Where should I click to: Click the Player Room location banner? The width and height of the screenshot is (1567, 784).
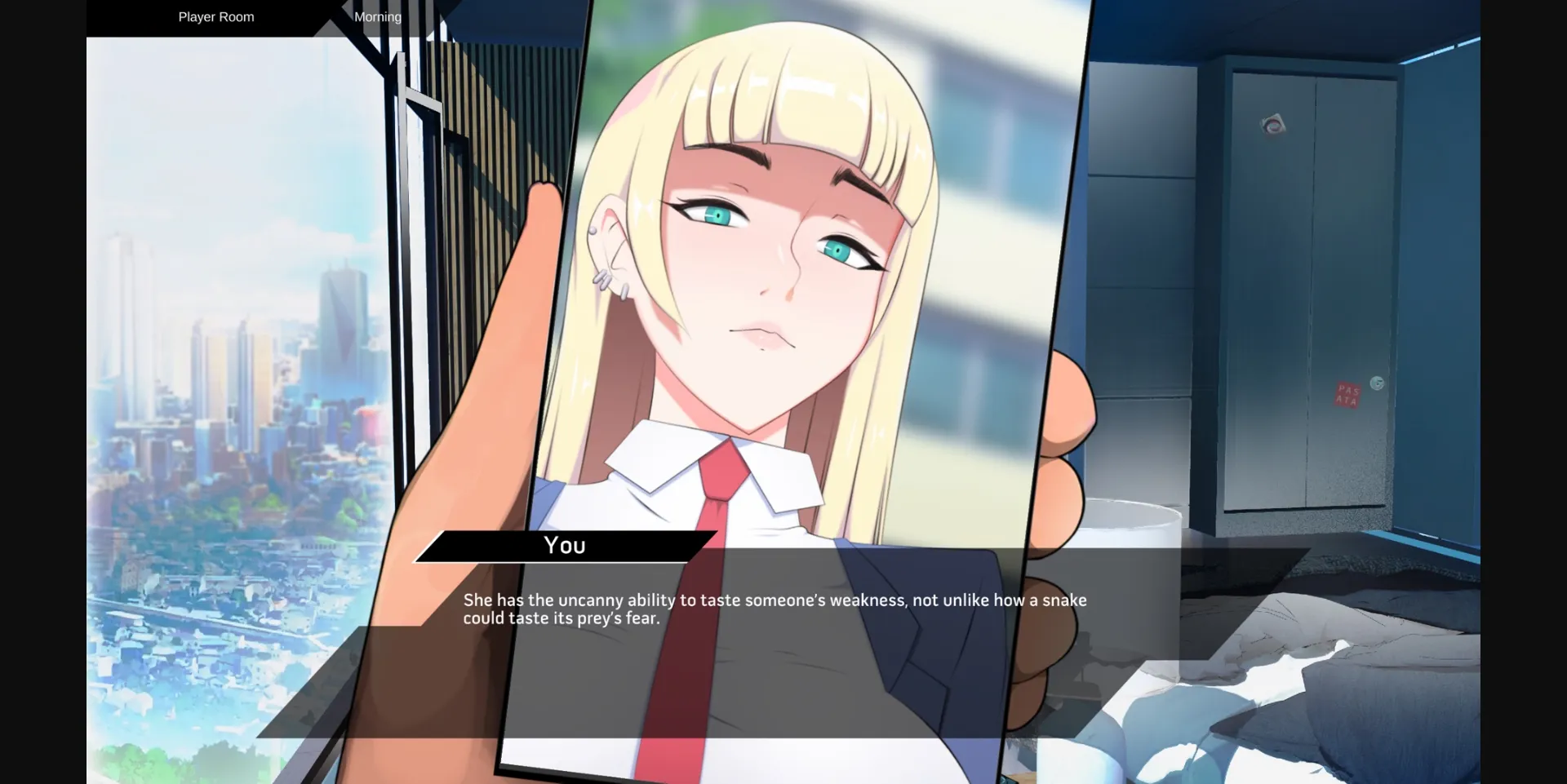pos(215,16)
